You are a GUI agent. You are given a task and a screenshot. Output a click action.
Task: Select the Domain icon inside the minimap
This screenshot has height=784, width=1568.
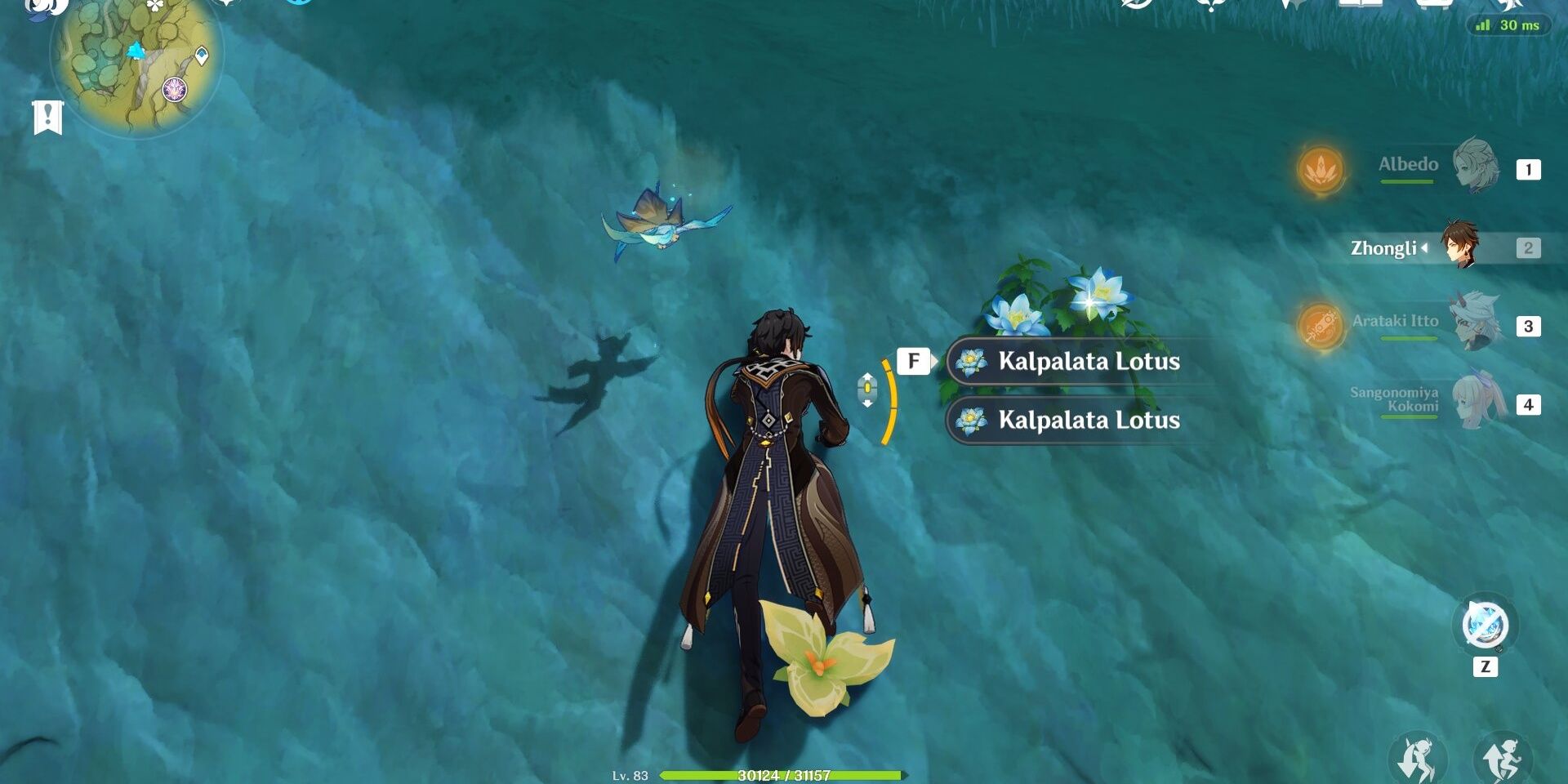pyautogui.click(x=174, y=90)
